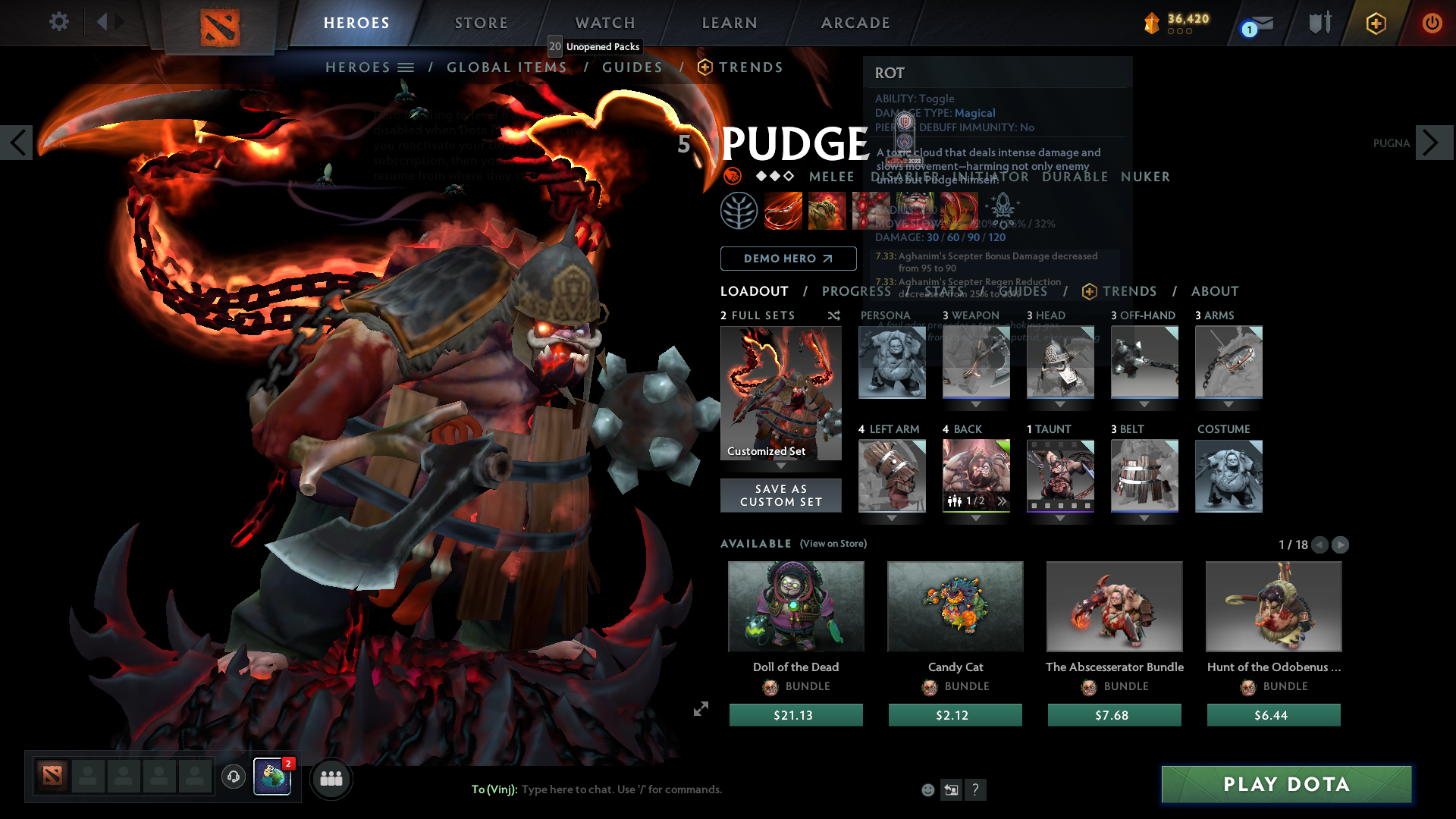Click the randomize loadout shuffle icon
Image resolution: width=1456 pixels, height=819 pixels.
(x=833, y=315)
